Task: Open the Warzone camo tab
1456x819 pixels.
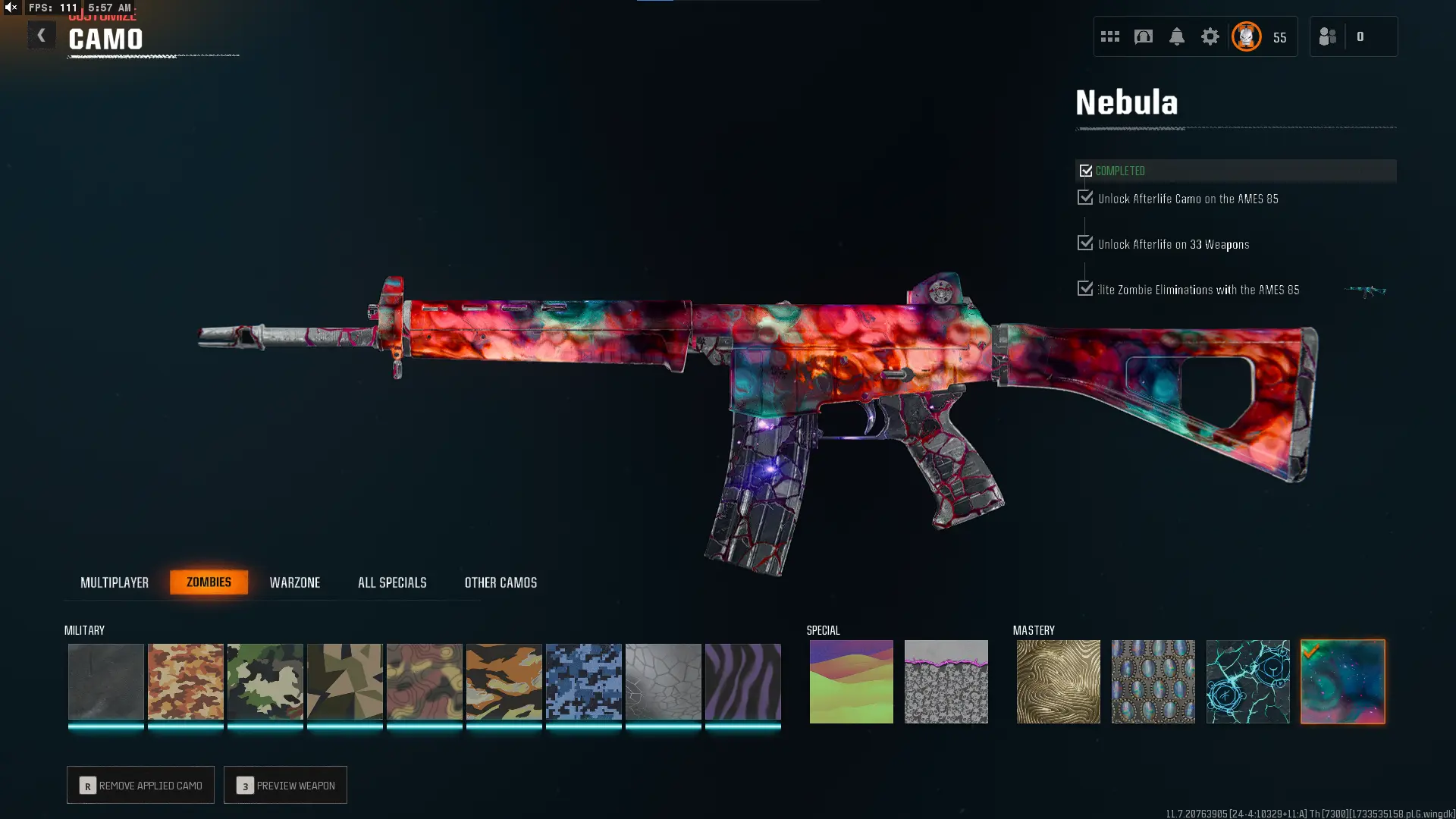Action: tap(295, 582)
